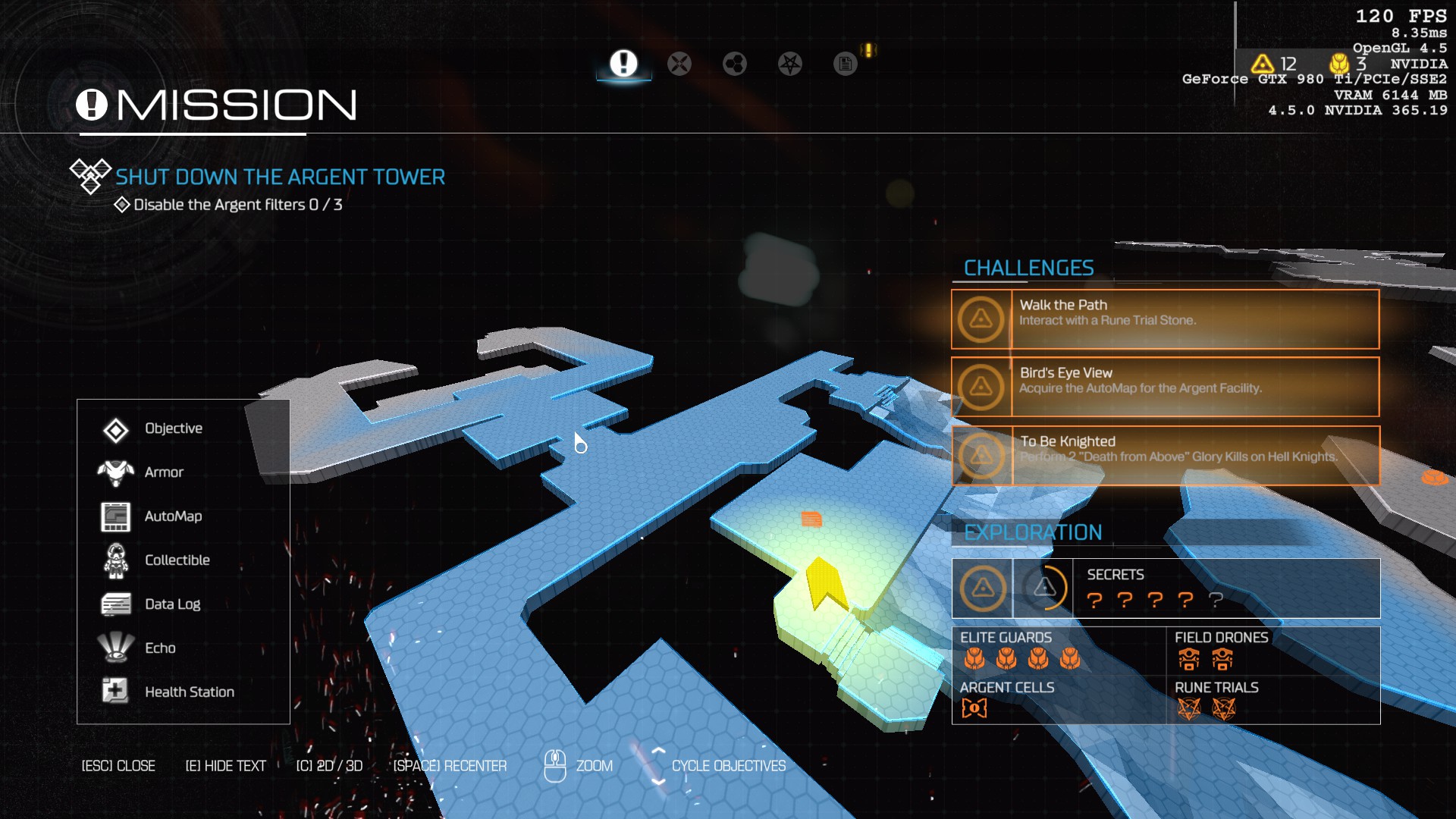
Task: Select the Walk the Path challenge
Action: tap(1166, 319)
